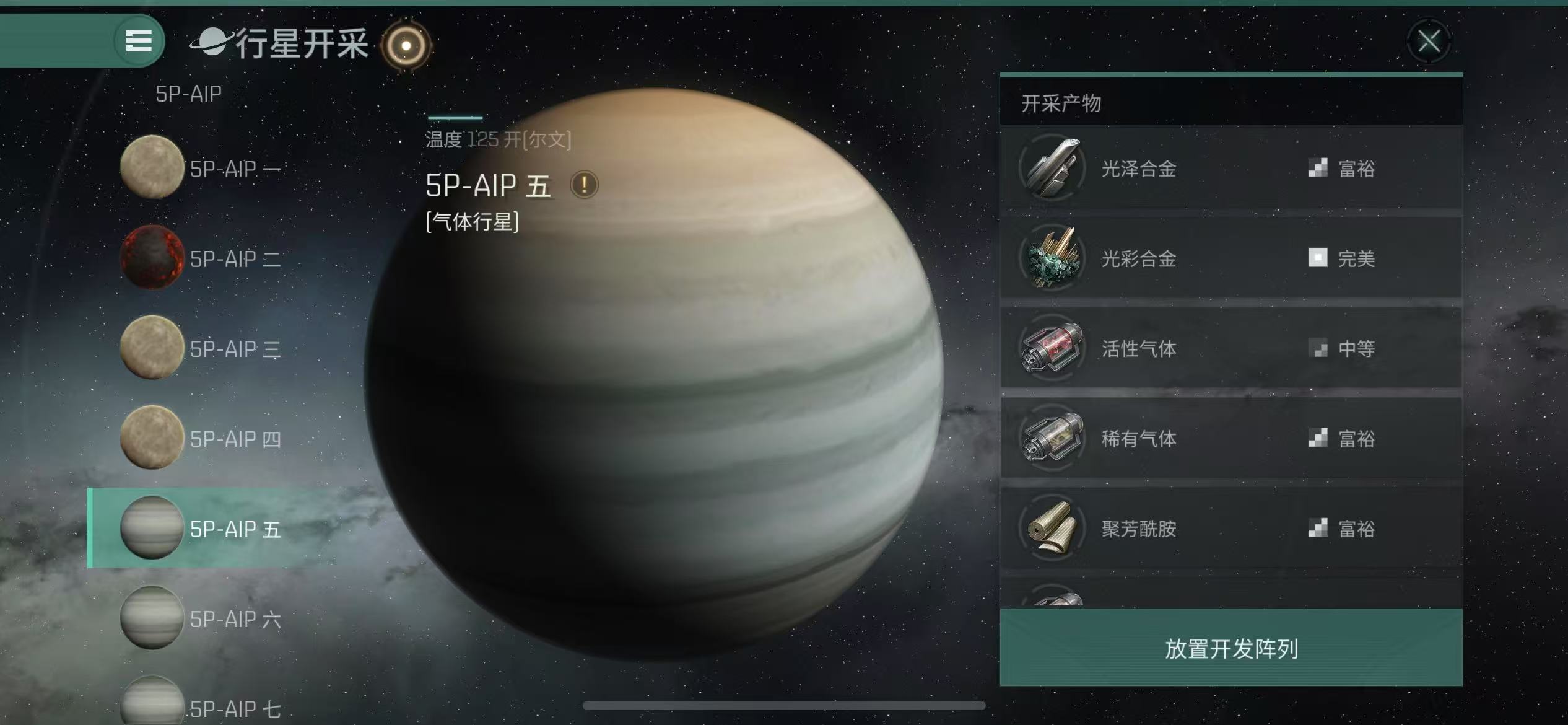Select the highlighted 5P-AIP 五 entry
The image size is (1568, 725).
point(201,528)
